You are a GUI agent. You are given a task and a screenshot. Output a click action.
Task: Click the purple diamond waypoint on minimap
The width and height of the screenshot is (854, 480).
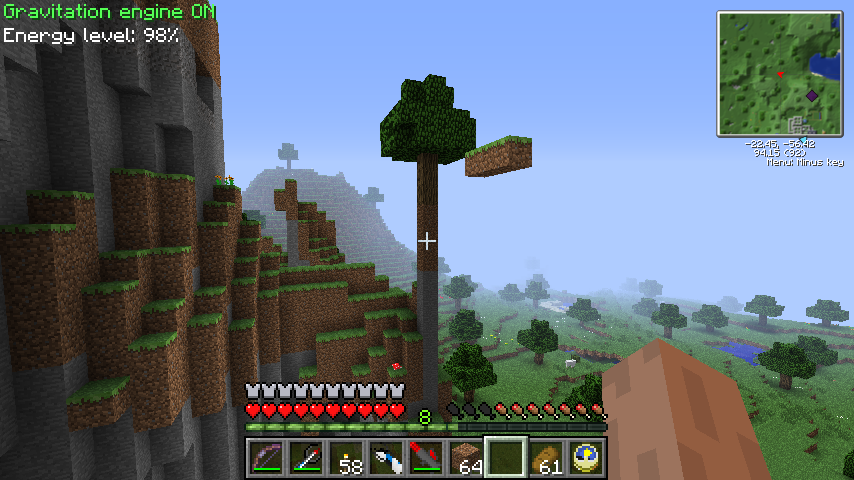[812, 95]
